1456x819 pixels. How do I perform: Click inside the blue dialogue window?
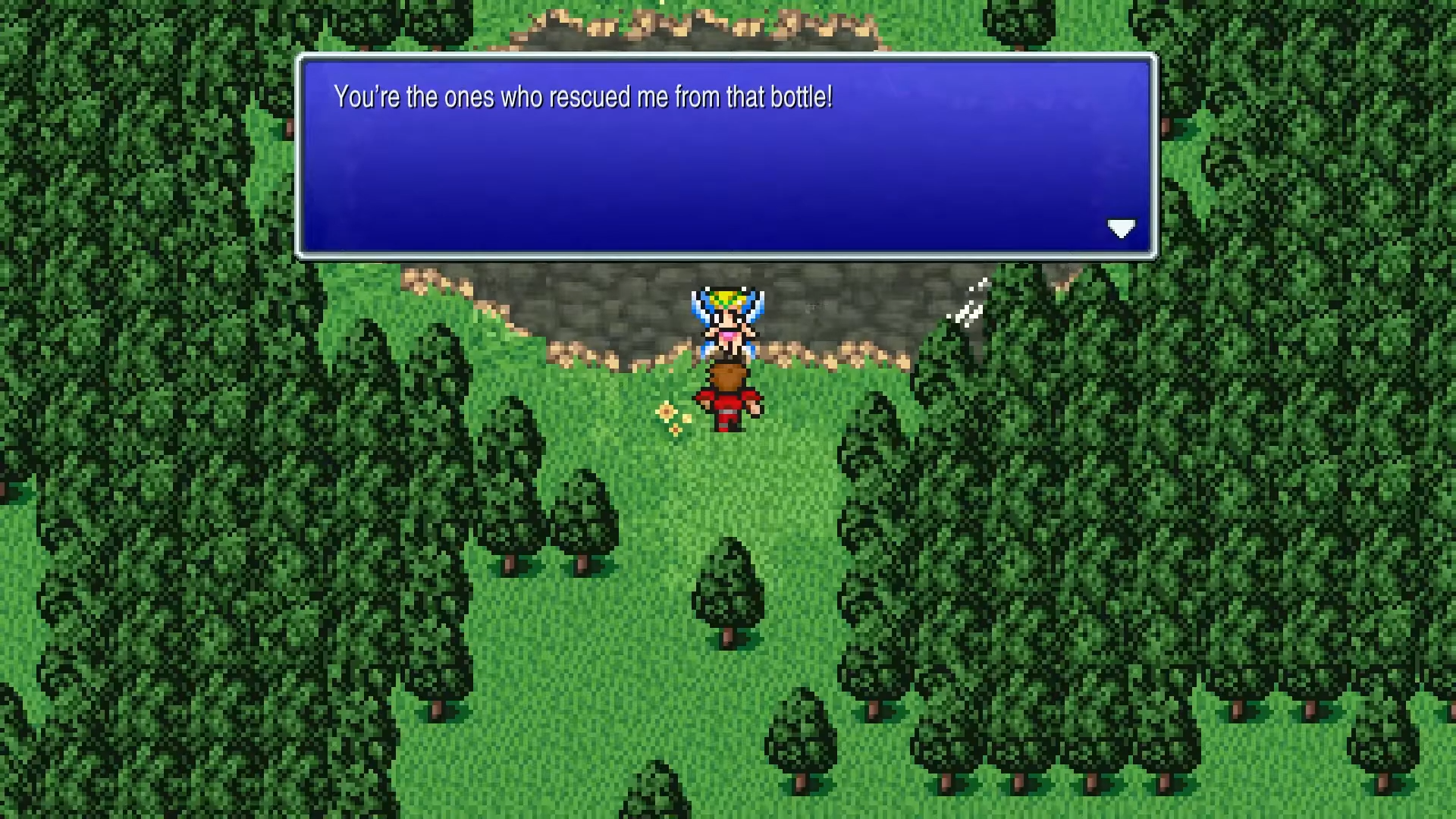(x=720, y=174)
